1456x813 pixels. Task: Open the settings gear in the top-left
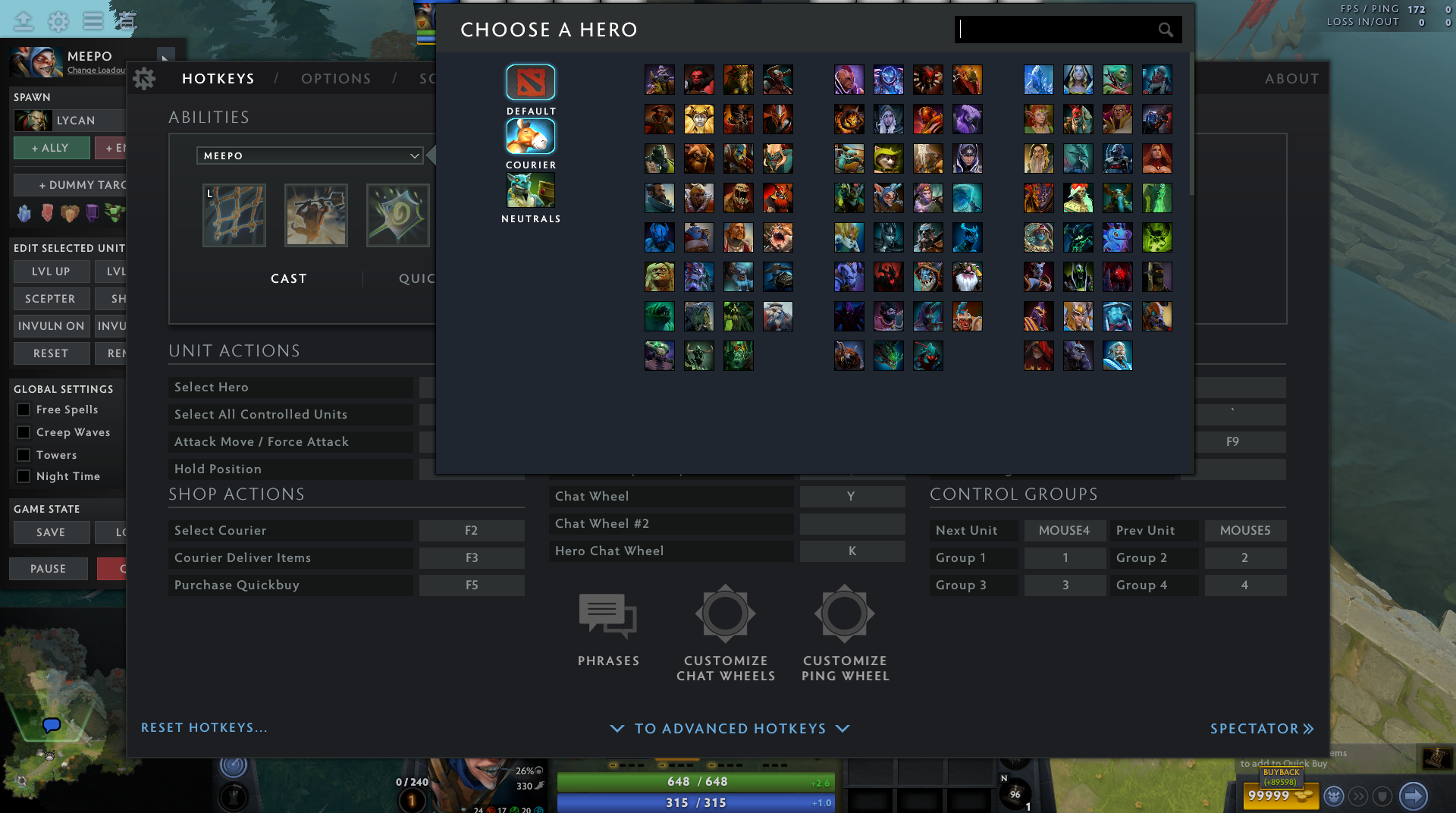[58, 21]
